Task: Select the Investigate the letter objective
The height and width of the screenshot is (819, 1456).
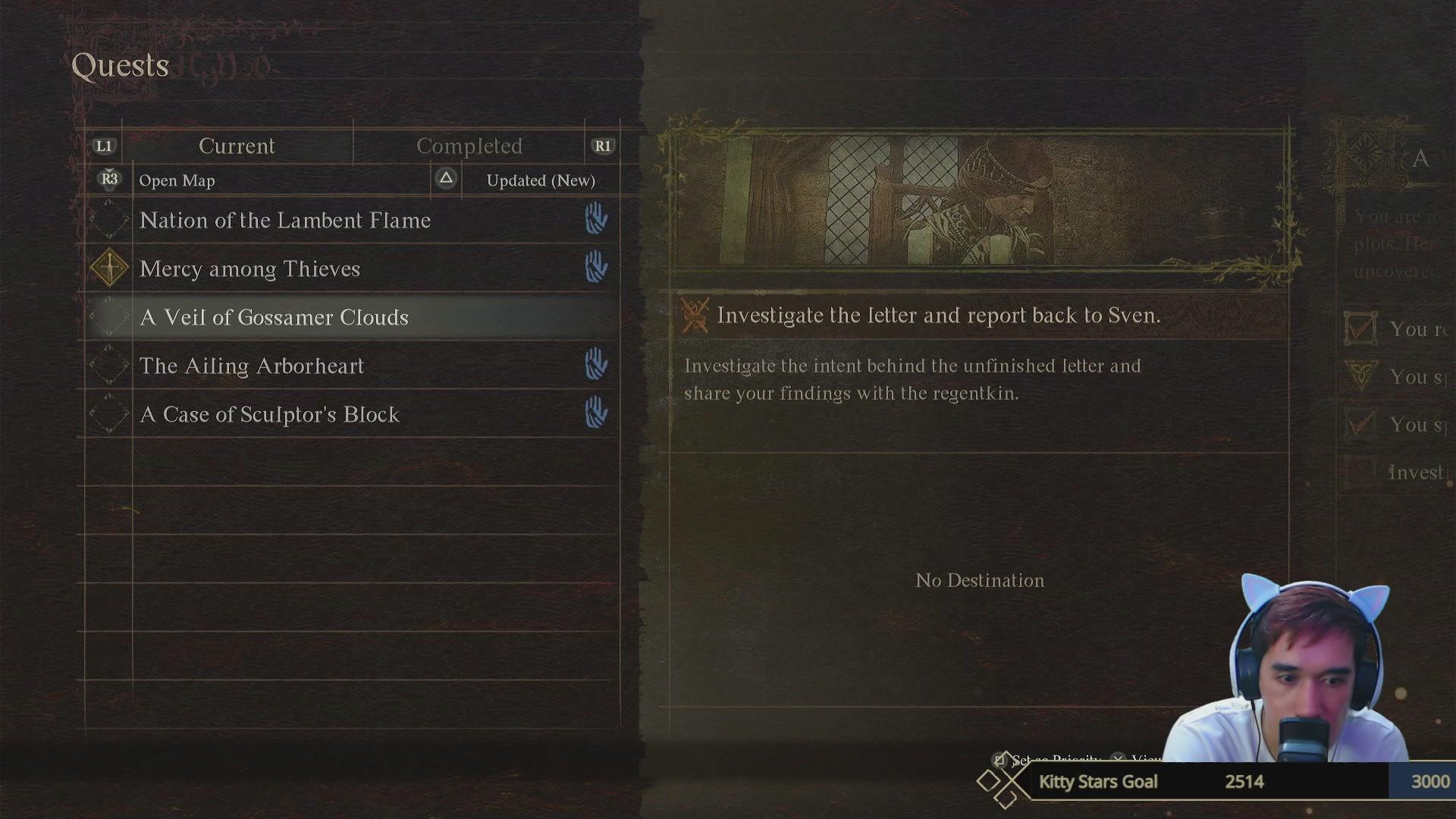Action: click(x=938, y=315)
